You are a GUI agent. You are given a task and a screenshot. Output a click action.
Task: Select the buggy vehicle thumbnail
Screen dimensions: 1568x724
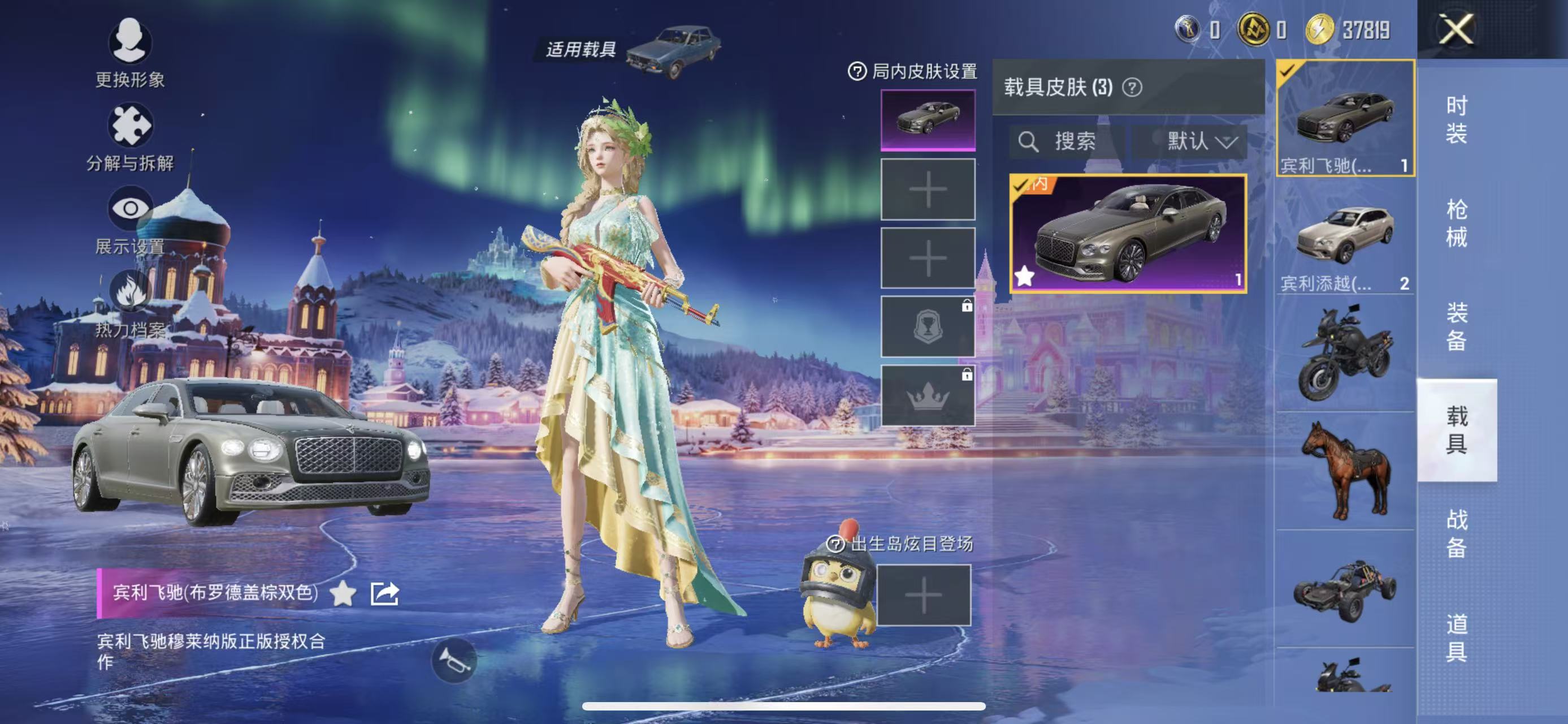[1345, 589]
